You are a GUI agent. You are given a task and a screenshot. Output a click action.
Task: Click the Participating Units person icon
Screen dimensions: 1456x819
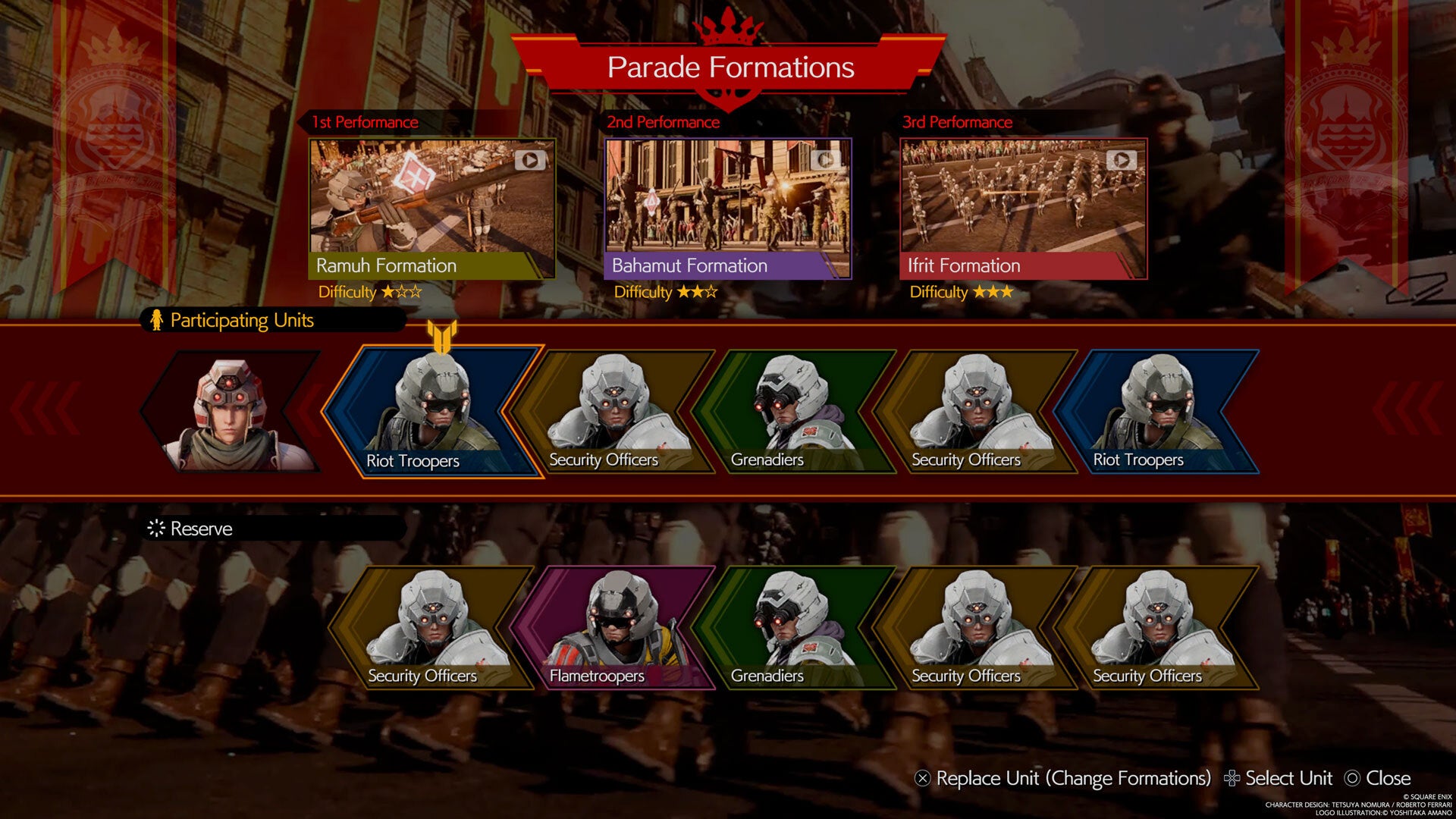pyautogui.click(x=157, y=320)
